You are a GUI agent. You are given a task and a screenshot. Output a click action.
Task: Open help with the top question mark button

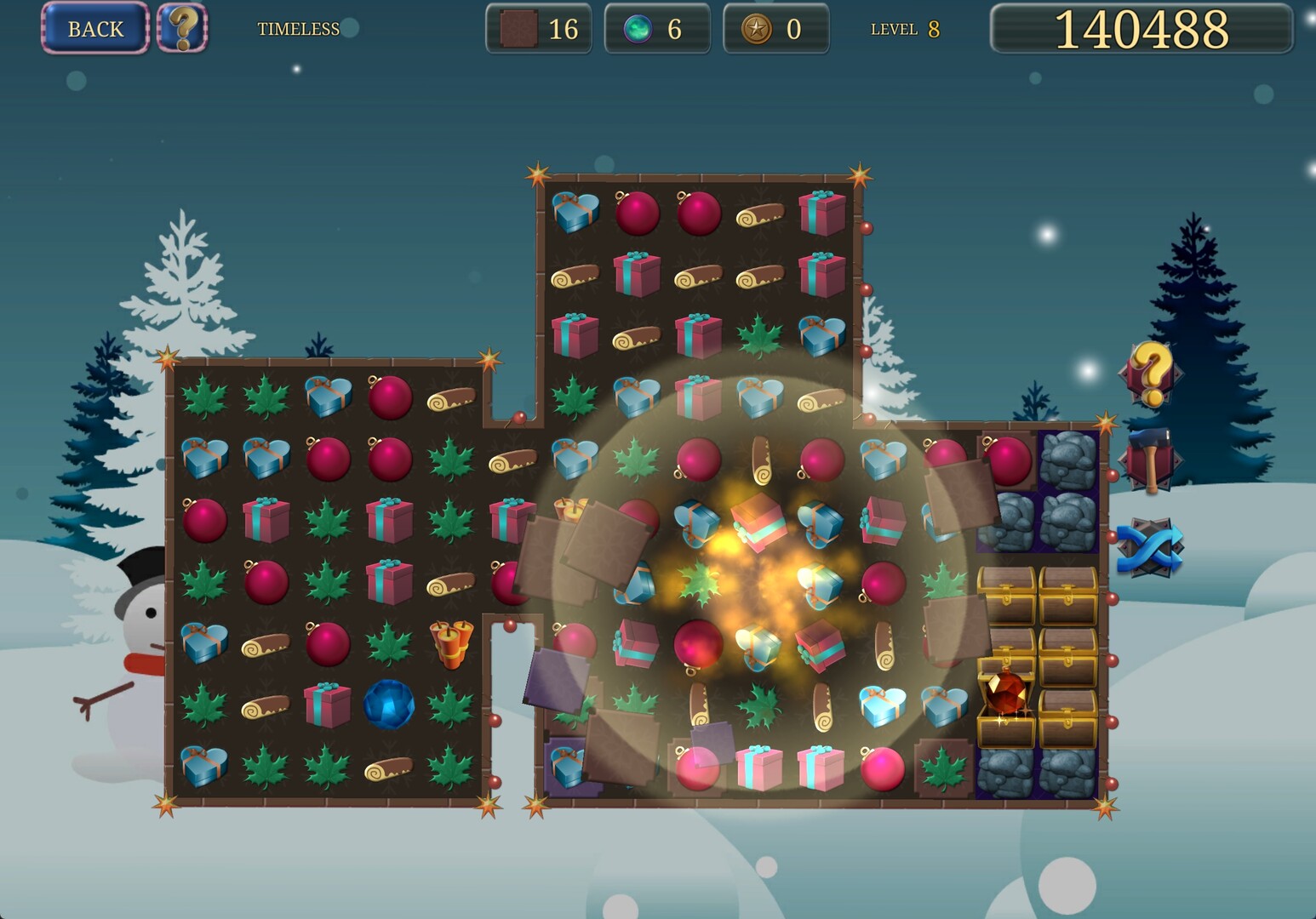tap(182, 28)
